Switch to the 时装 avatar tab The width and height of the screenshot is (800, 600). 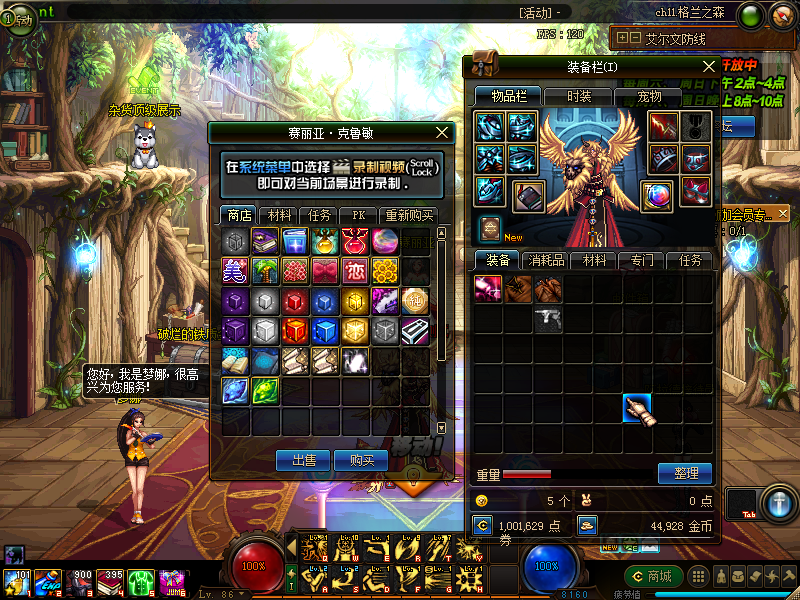coord(578,97)
